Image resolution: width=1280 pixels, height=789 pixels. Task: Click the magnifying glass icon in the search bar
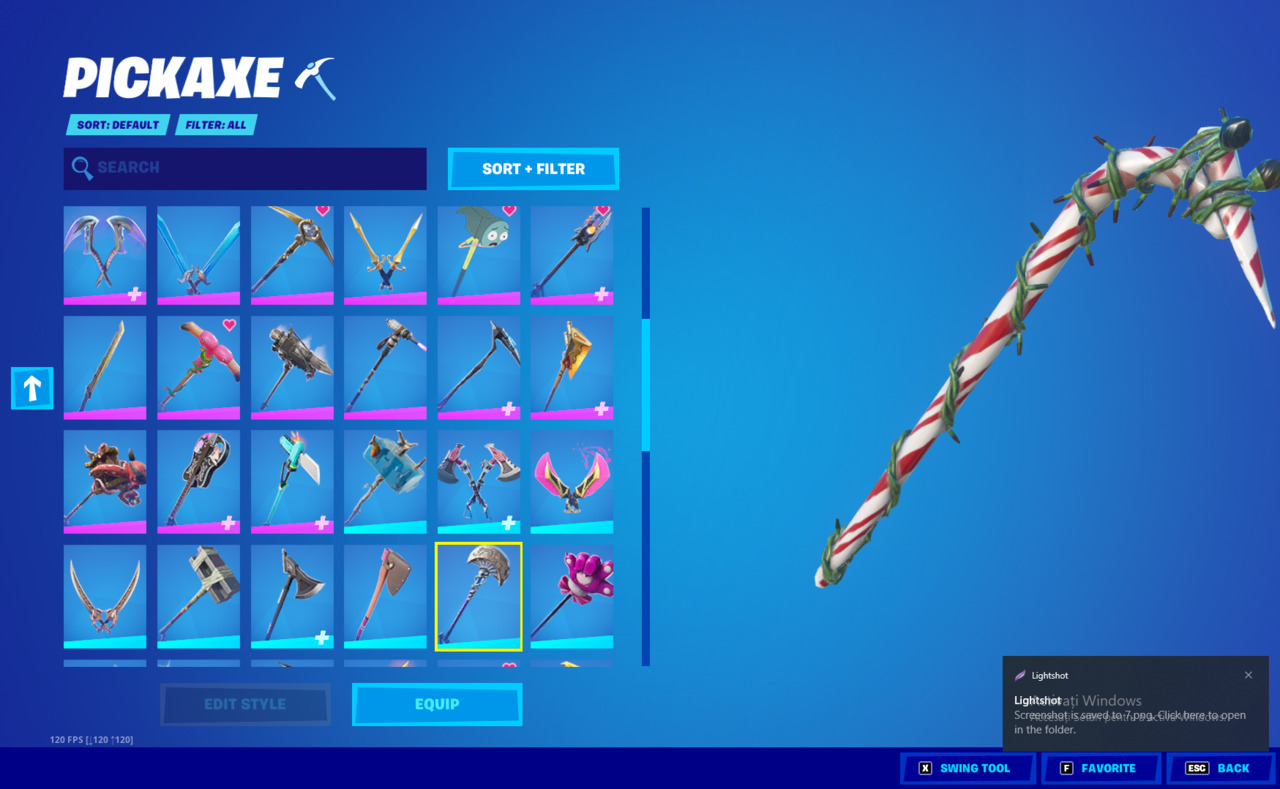[x=83, y=168]
